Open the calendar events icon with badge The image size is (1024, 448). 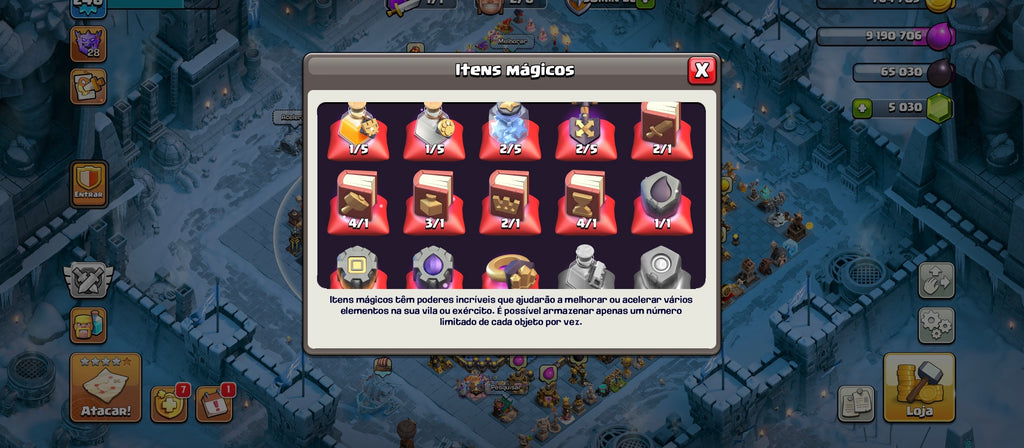tap(213, 403)
